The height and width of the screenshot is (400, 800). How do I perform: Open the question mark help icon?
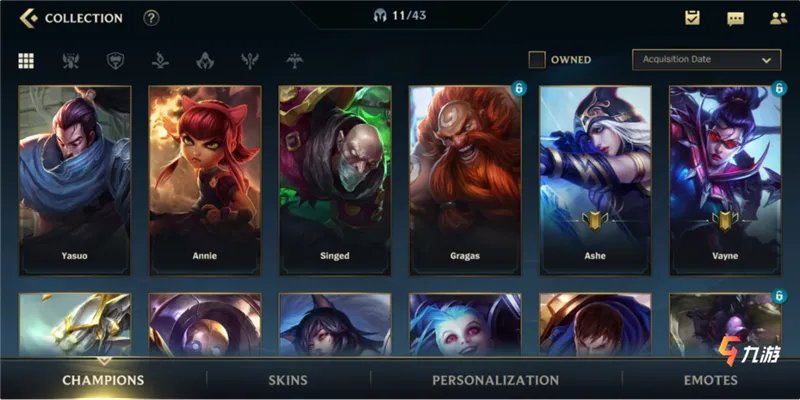151,18
